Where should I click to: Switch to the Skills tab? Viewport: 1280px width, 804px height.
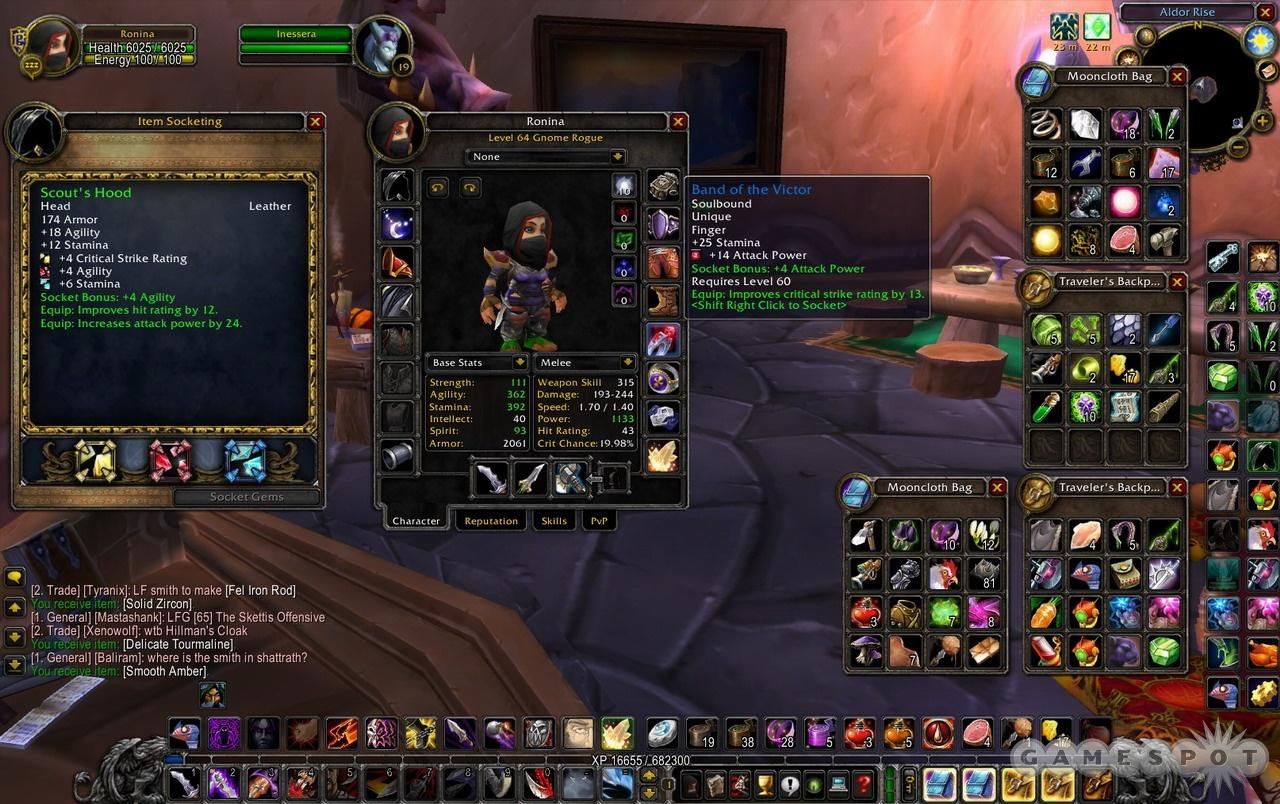554,521
